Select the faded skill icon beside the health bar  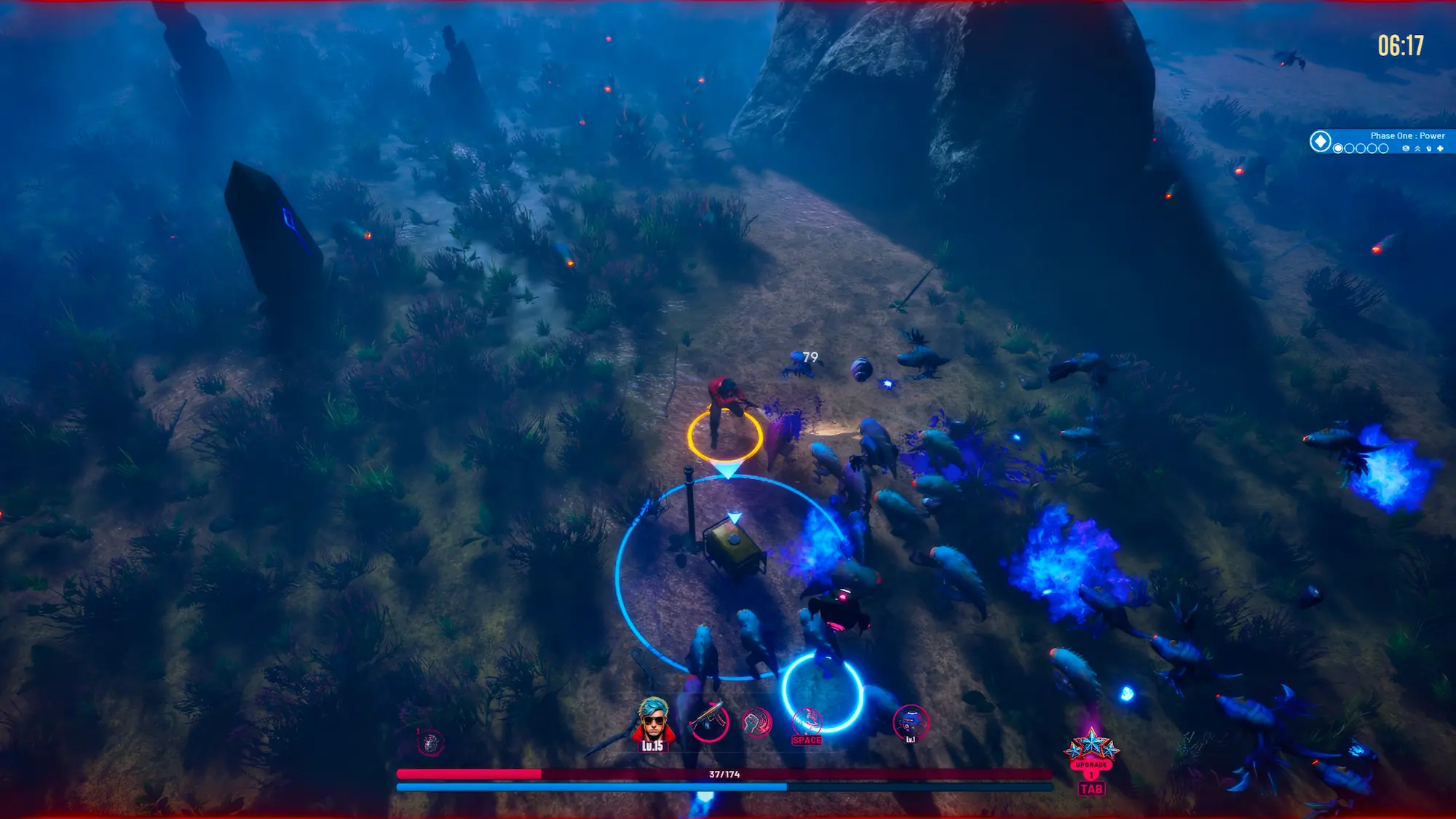coord(430,742)
